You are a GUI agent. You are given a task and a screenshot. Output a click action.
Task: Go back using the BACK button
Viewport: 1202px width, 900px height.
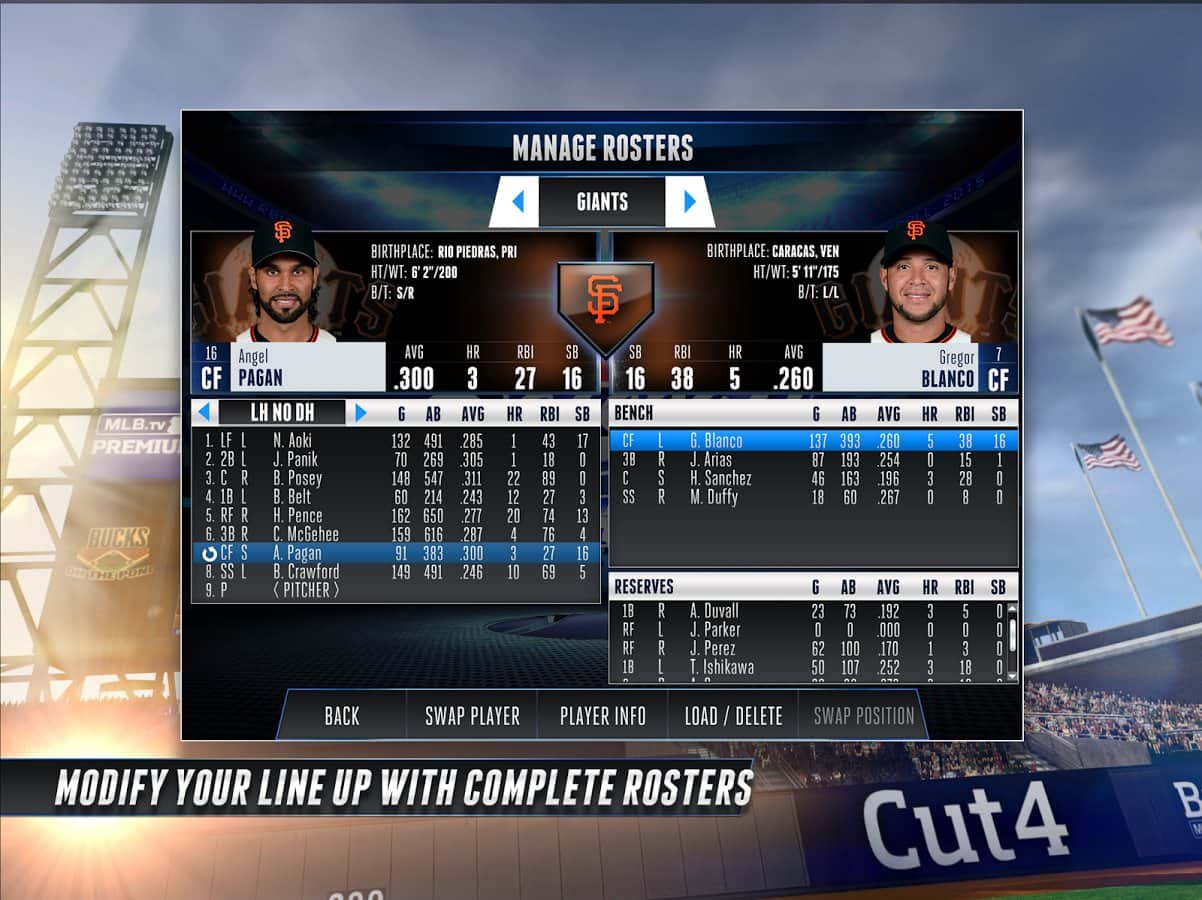pos(342,716)
